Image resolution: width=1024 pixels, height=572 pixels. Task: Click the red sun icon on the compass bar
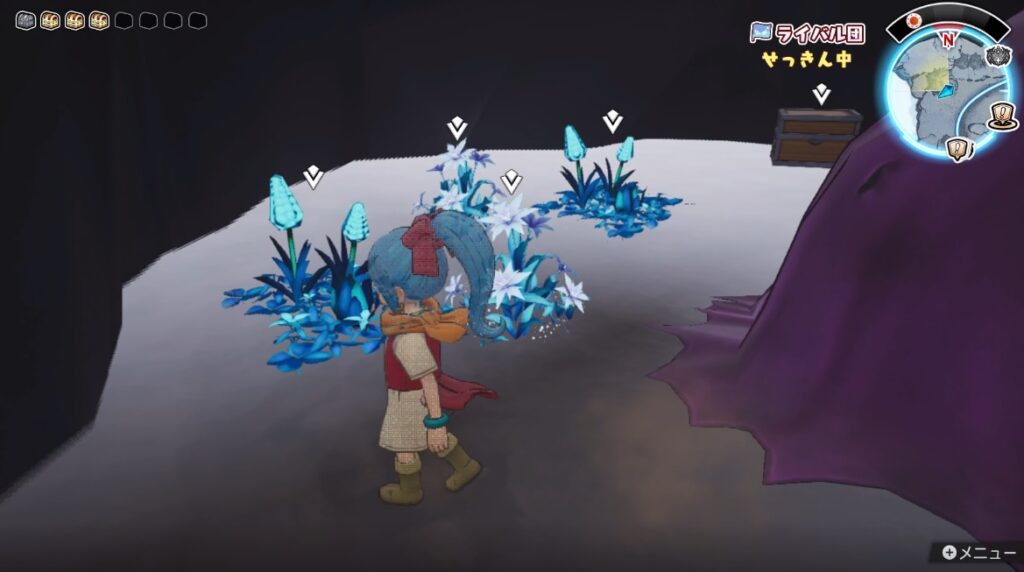(x=913, y=21)
